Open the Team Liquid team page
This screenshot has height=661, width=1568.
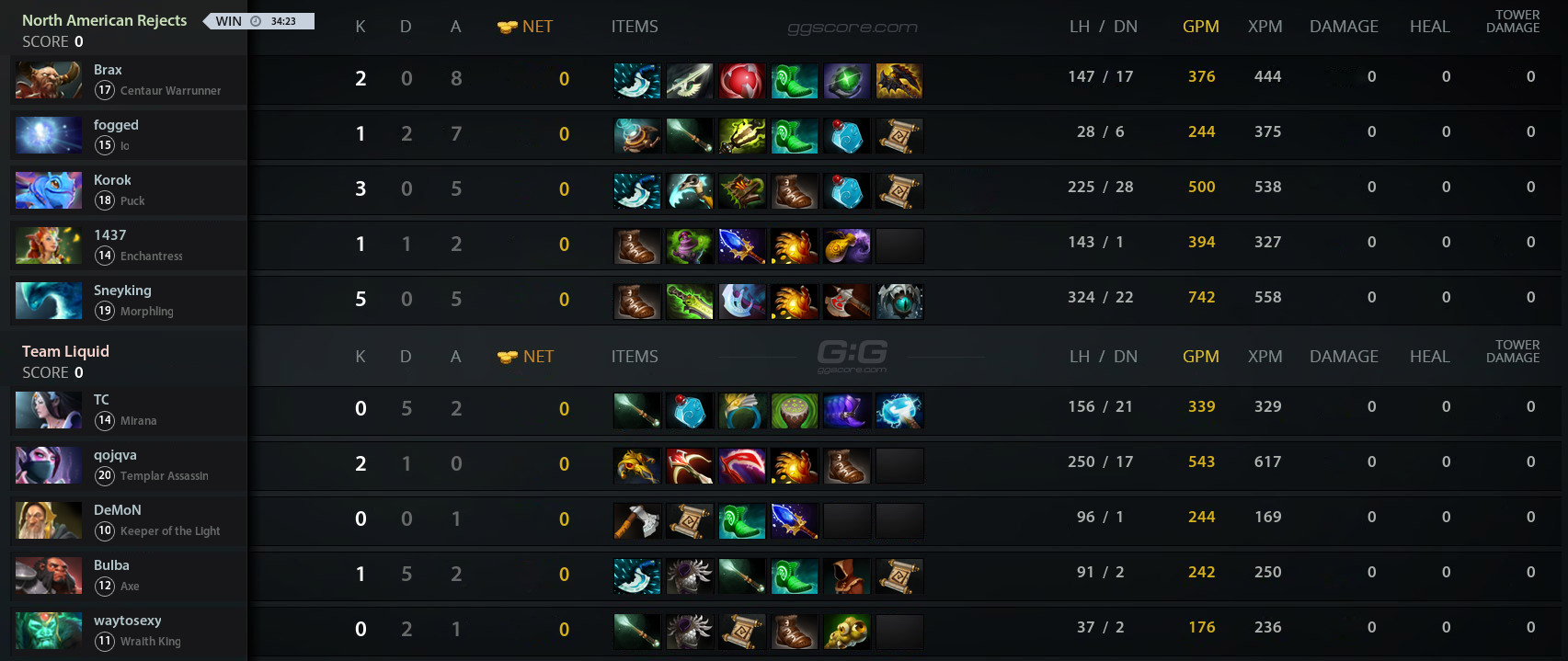pyautogui.click(x=65, y=351)
